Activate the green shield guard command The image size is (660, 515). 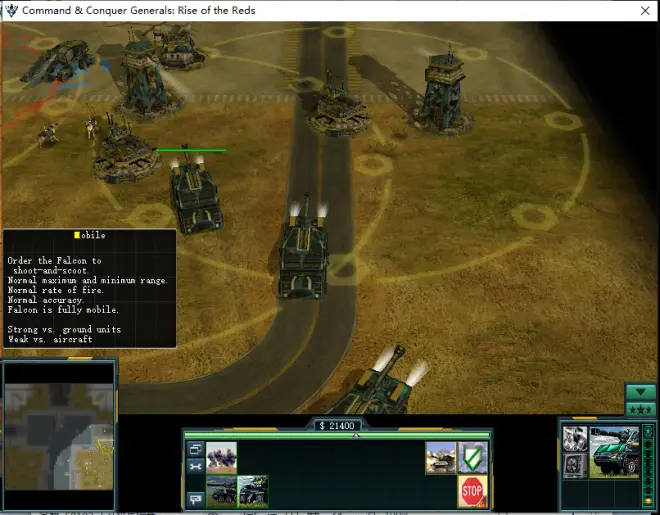click(x=472, y=457)
